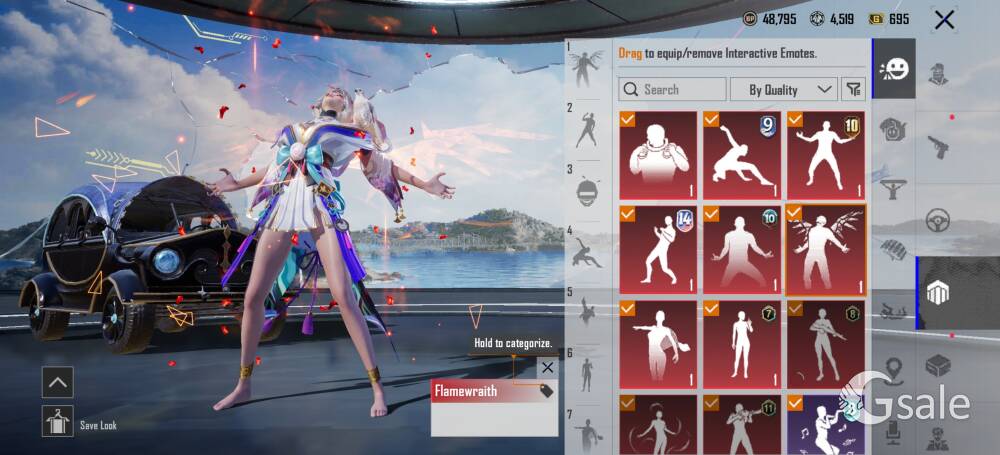Open the backpack category tab
The image size is (1000, 455).
pyautogui.click(x=893, y=128)
